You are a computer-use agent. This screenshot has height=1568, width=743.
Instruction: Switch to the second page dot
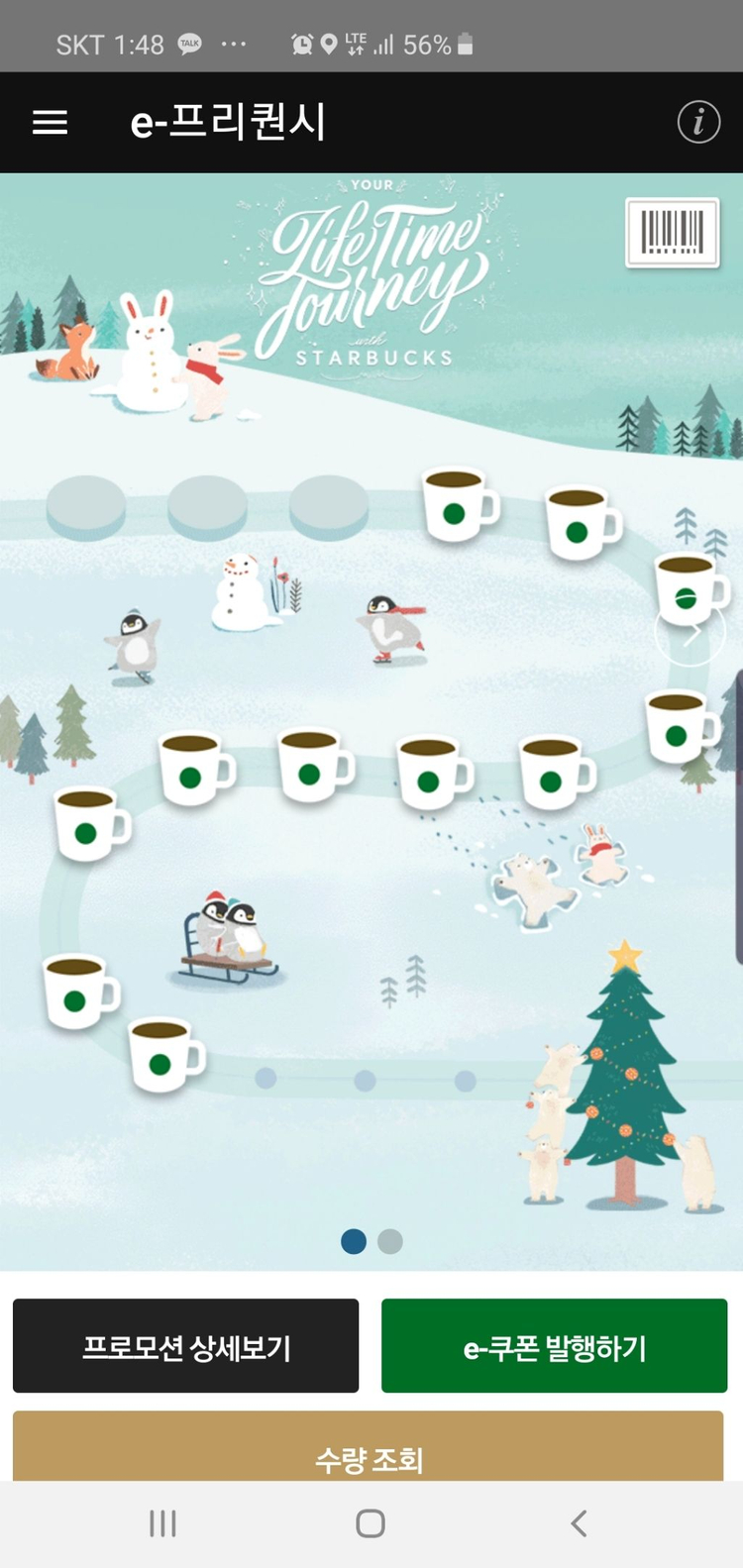(390, 1241)
